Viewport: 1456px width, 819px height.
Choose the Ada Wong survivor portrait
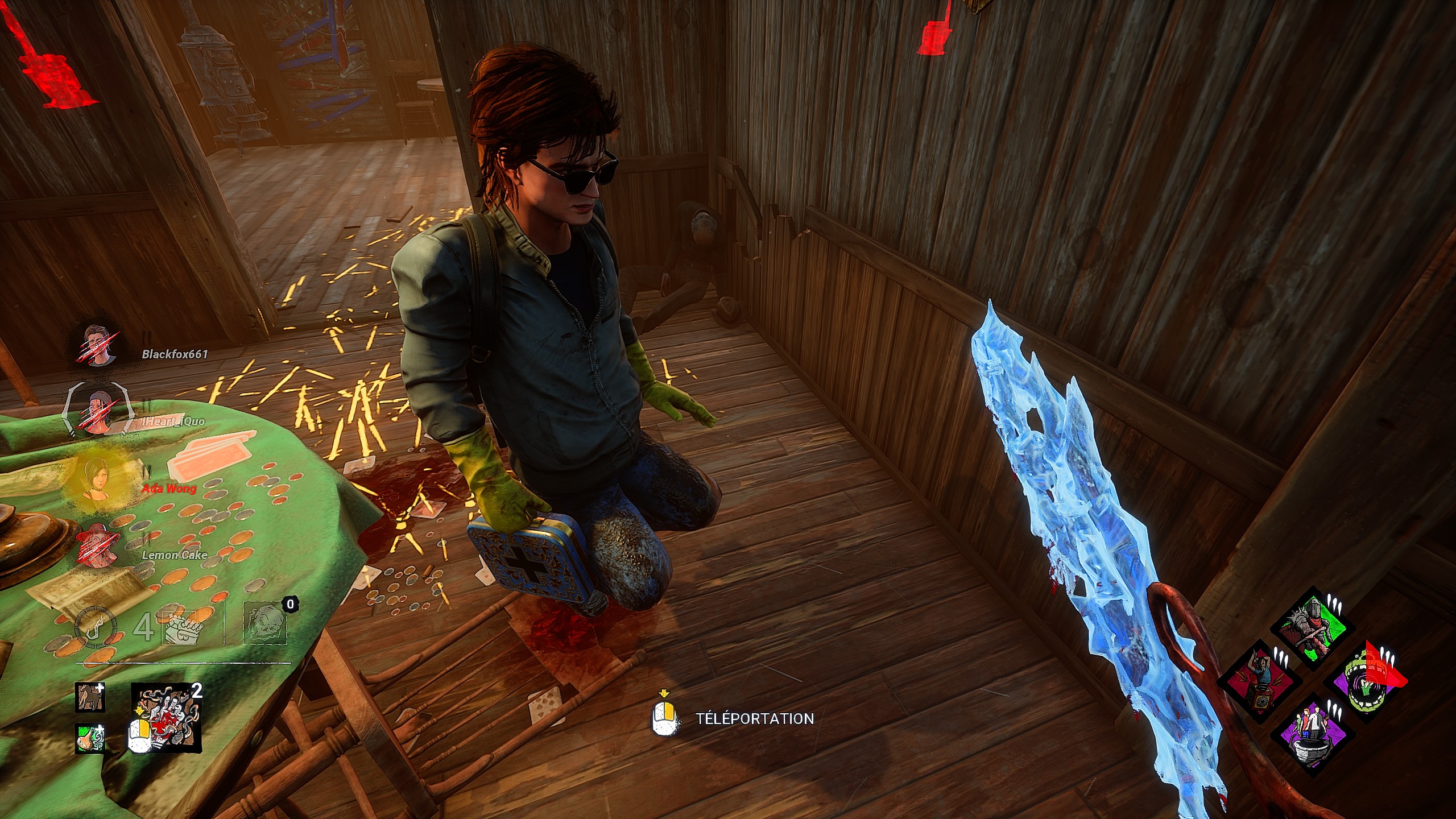[95, 479]
